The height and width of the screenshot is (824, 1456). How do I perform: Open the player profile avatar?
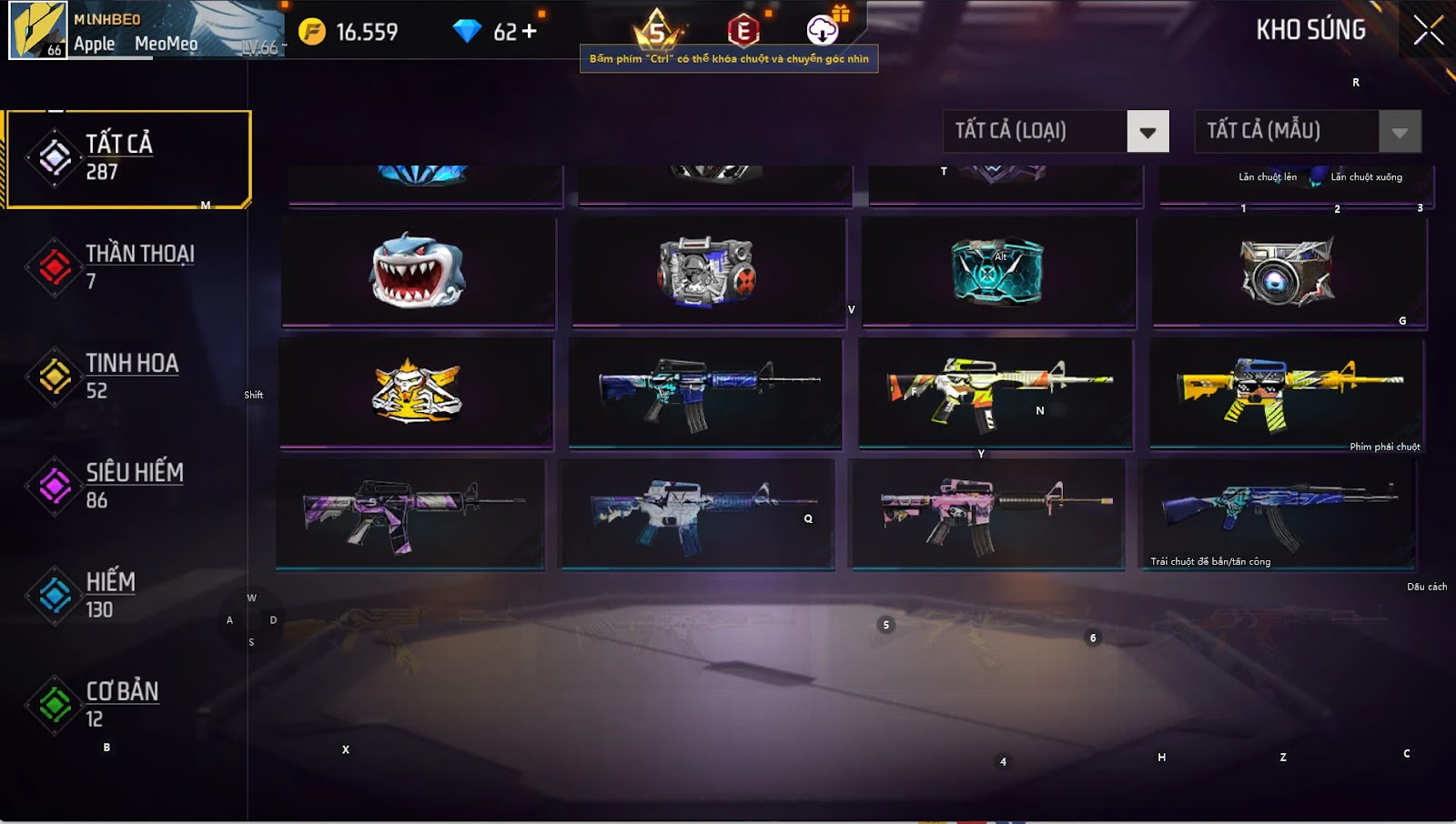point(38,30)
